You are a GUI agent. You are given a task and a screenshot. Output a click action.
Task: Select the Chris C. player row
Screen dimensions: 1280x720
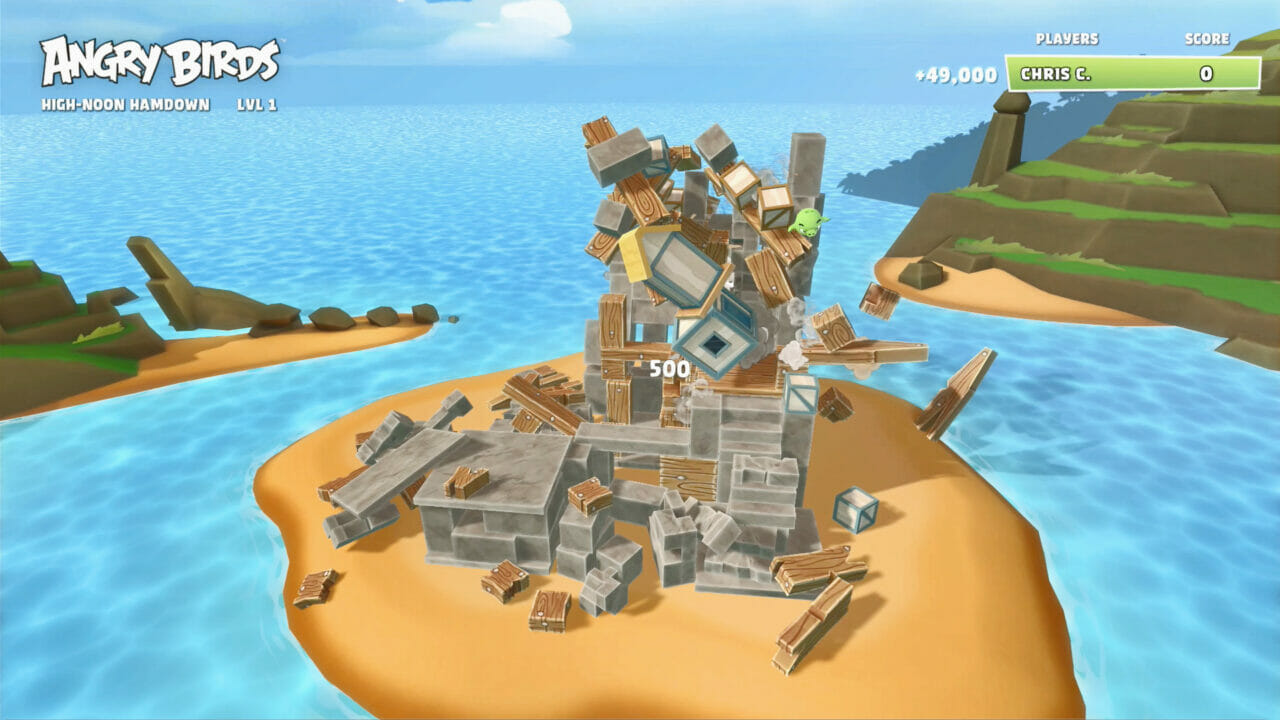pyautogui.click(x=1132, y=74)
